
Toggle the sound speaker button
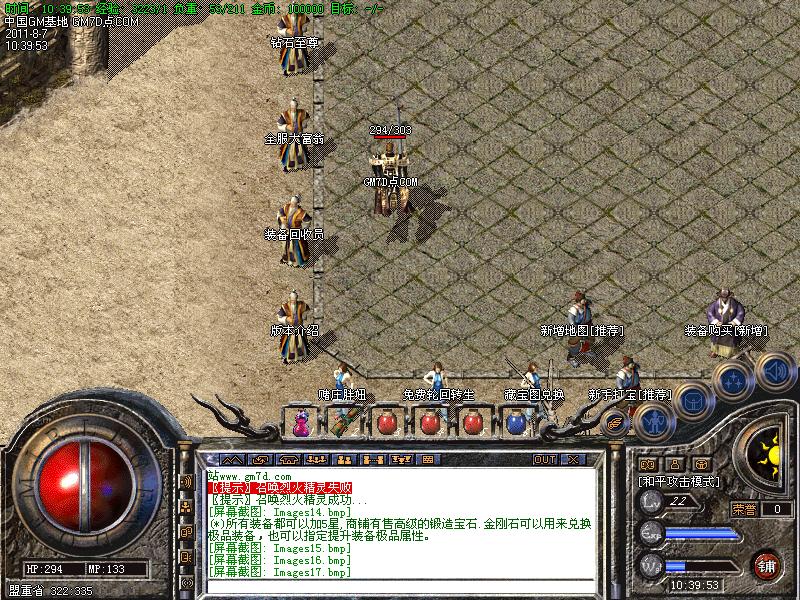773,372
